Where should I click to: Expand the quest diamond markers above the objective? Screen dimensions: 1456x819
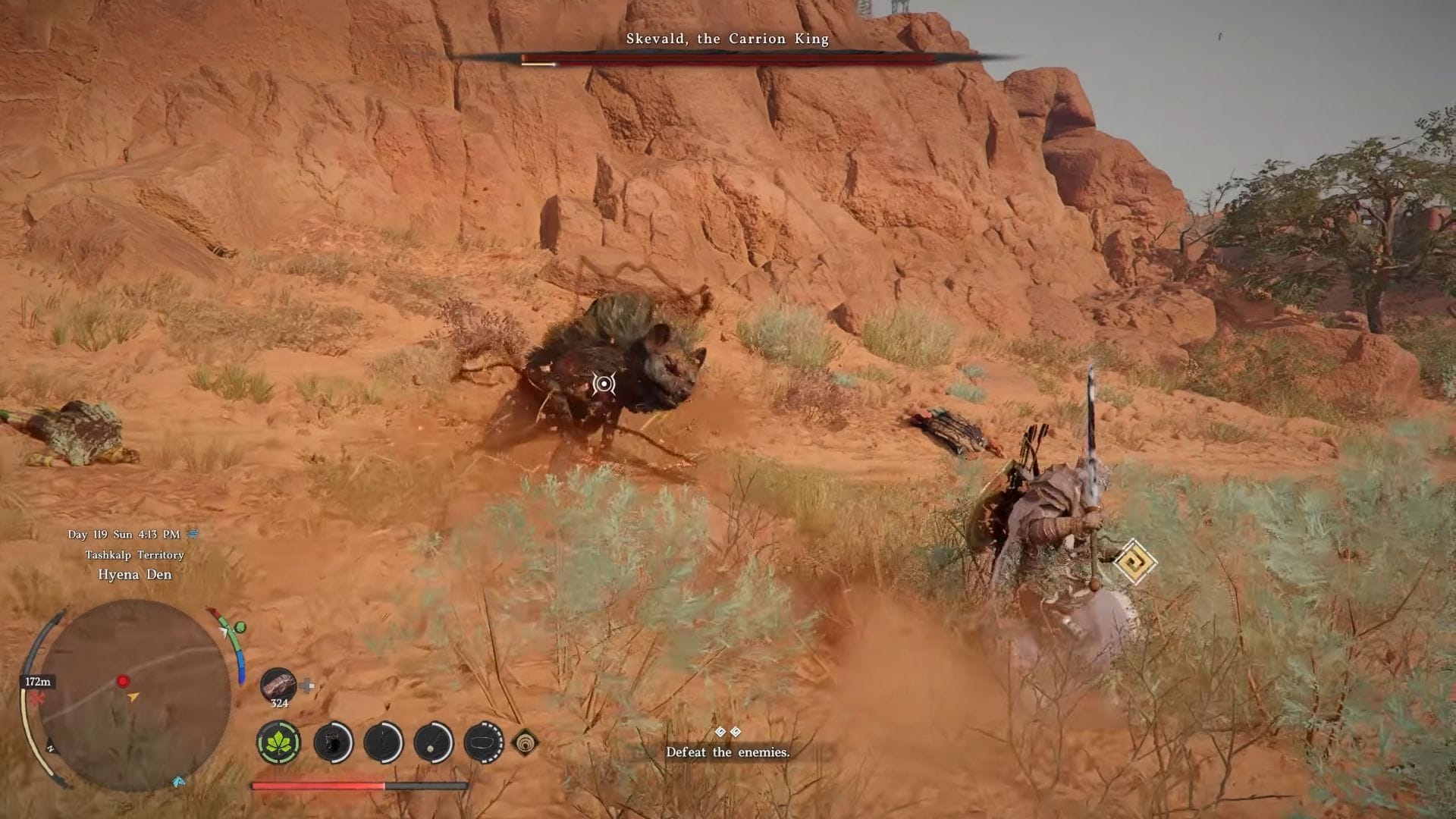tap(726, 730)
